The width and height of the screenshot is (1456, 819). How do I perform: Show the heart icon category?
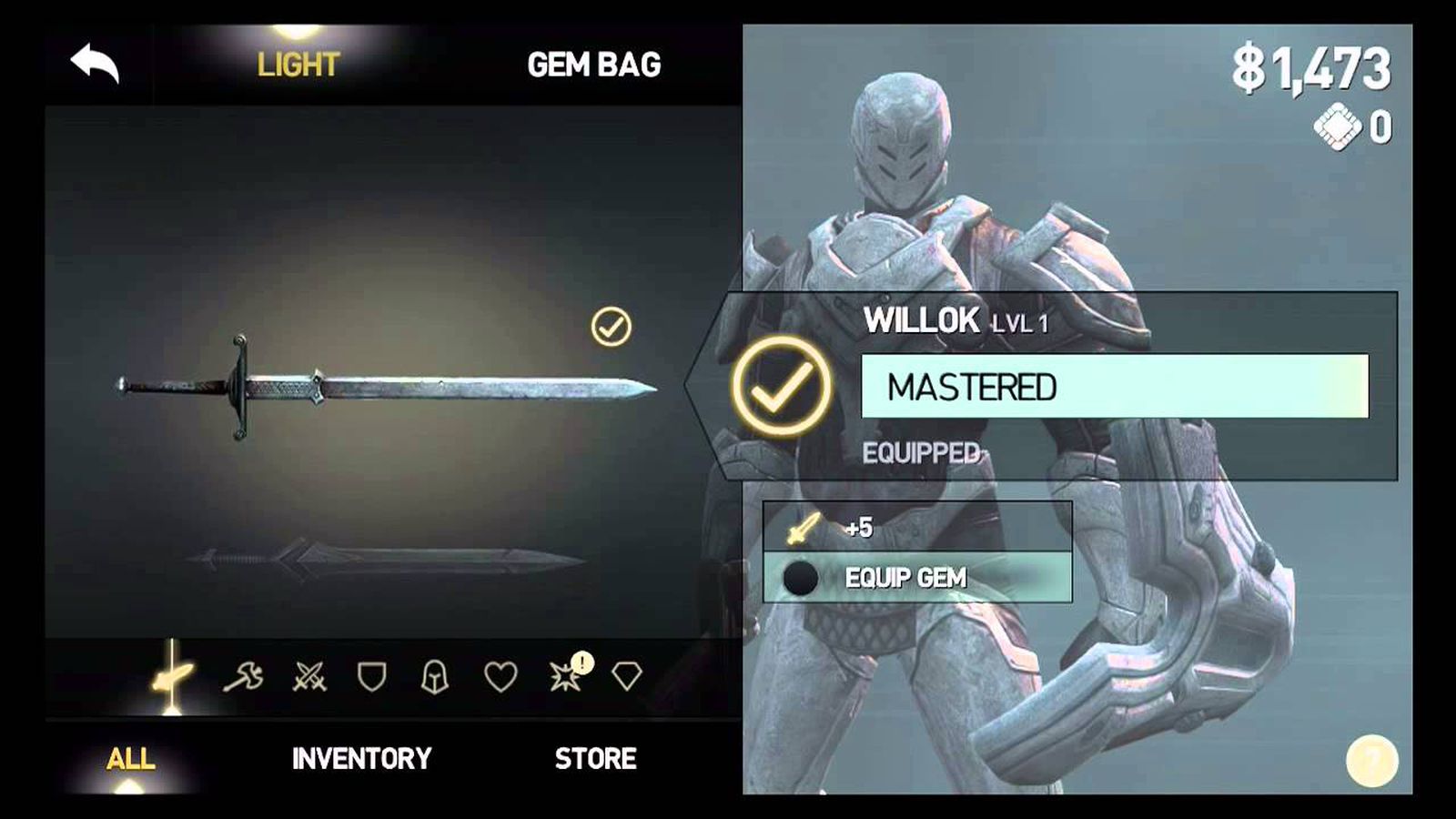tap(500, 676)
